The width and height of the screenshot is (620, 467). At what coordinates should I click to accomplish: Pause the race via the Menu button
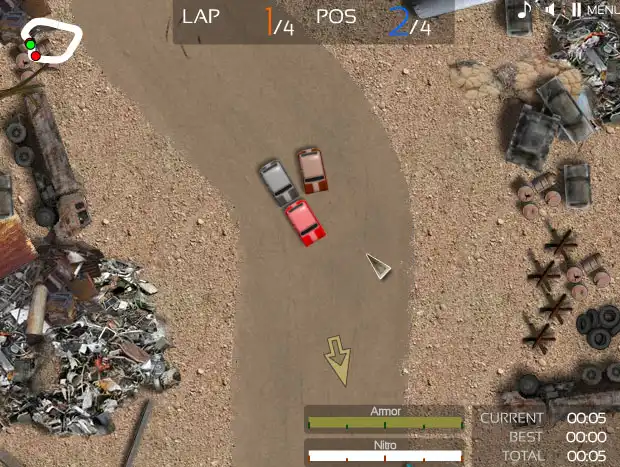coord(594,10)
